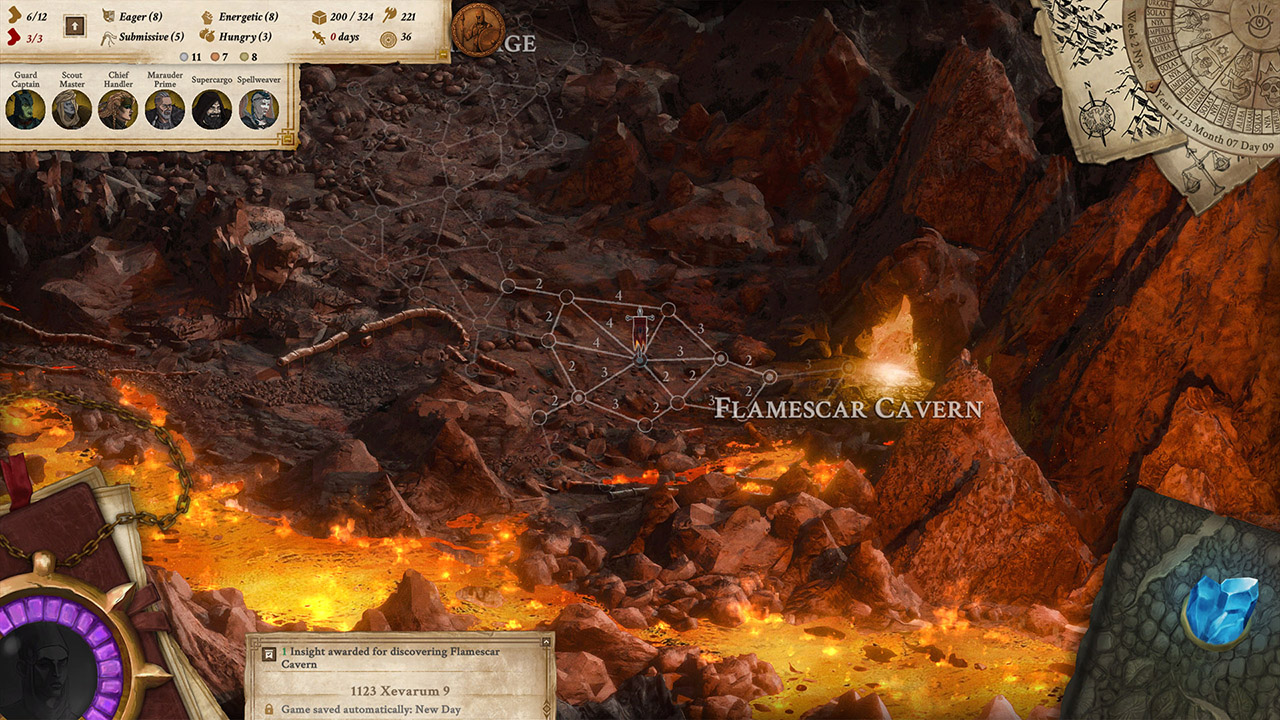This screenshot has height=720, width=1280.
Task: Expand the event log with the double chevron
Action: click(x=545, y=707)
